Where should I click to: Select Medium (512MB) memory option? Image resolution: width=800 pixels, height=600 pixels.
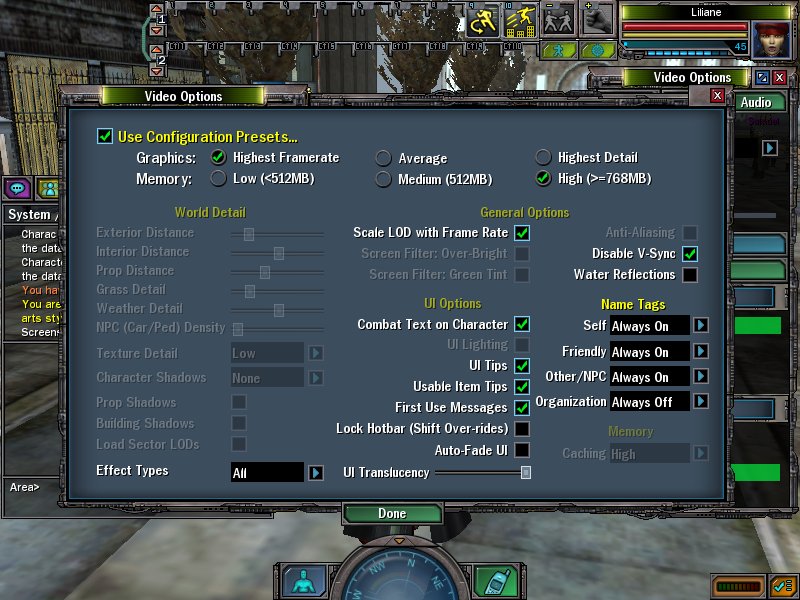(383, 179)
